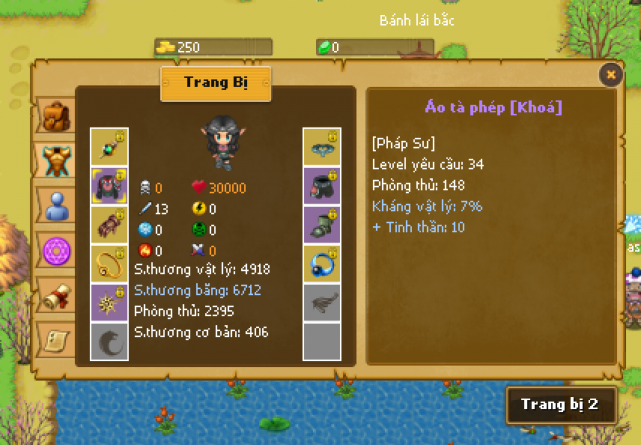Select the dark pants equipment slot

coord(322,185)
